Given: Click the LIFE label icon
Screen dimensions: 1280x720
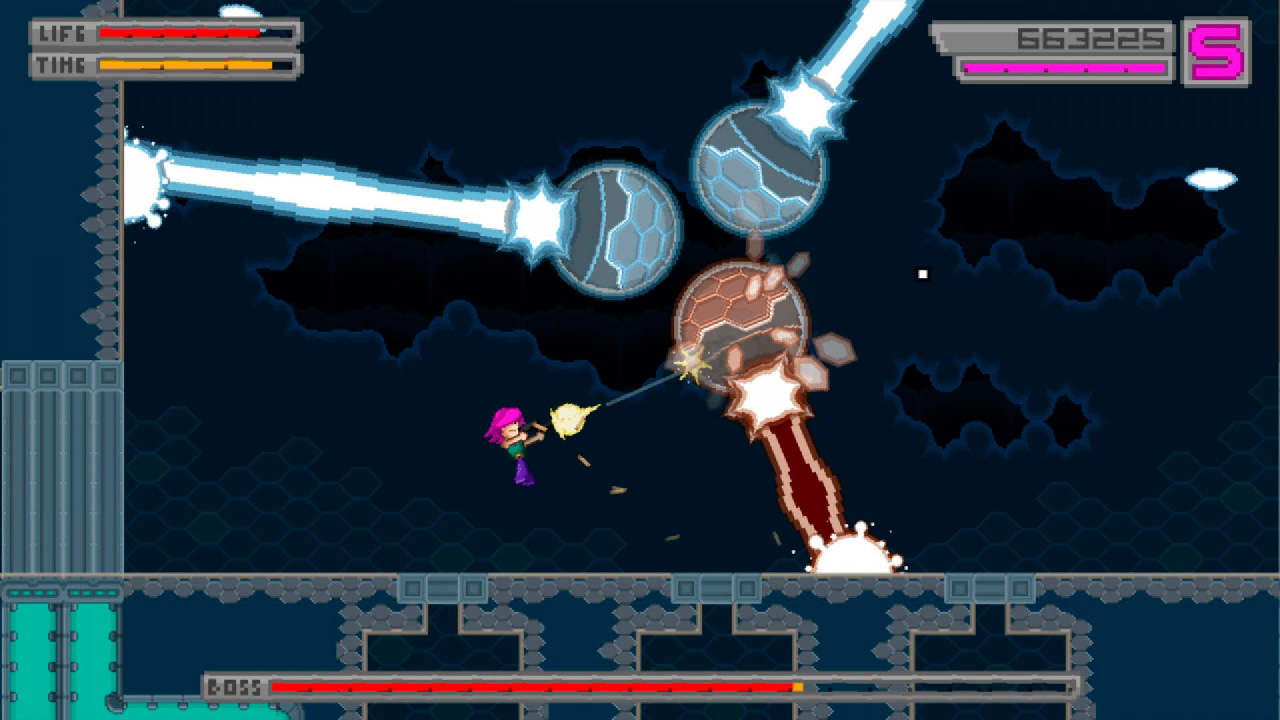Looking at the screenshot, I should [x=62, y=31].
